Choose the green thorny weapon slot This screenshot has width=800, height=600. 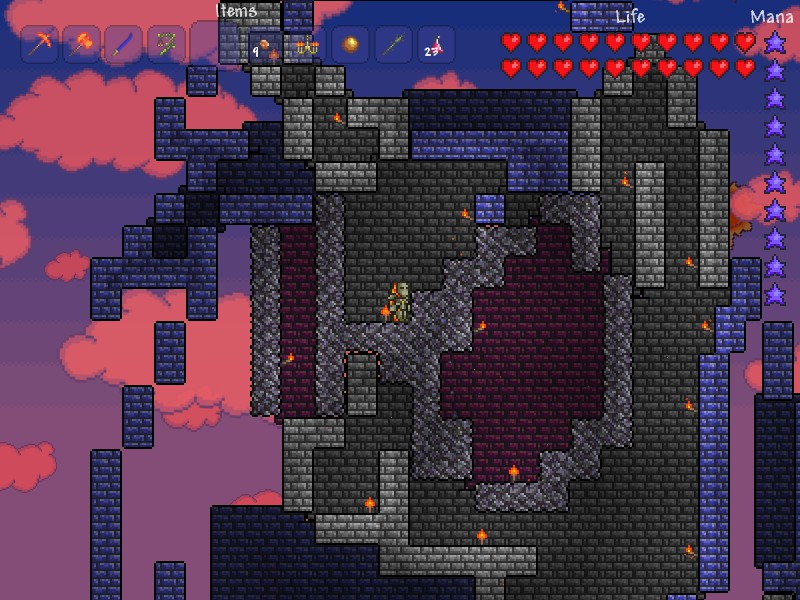pyautogui.click(x=166, y=45)
